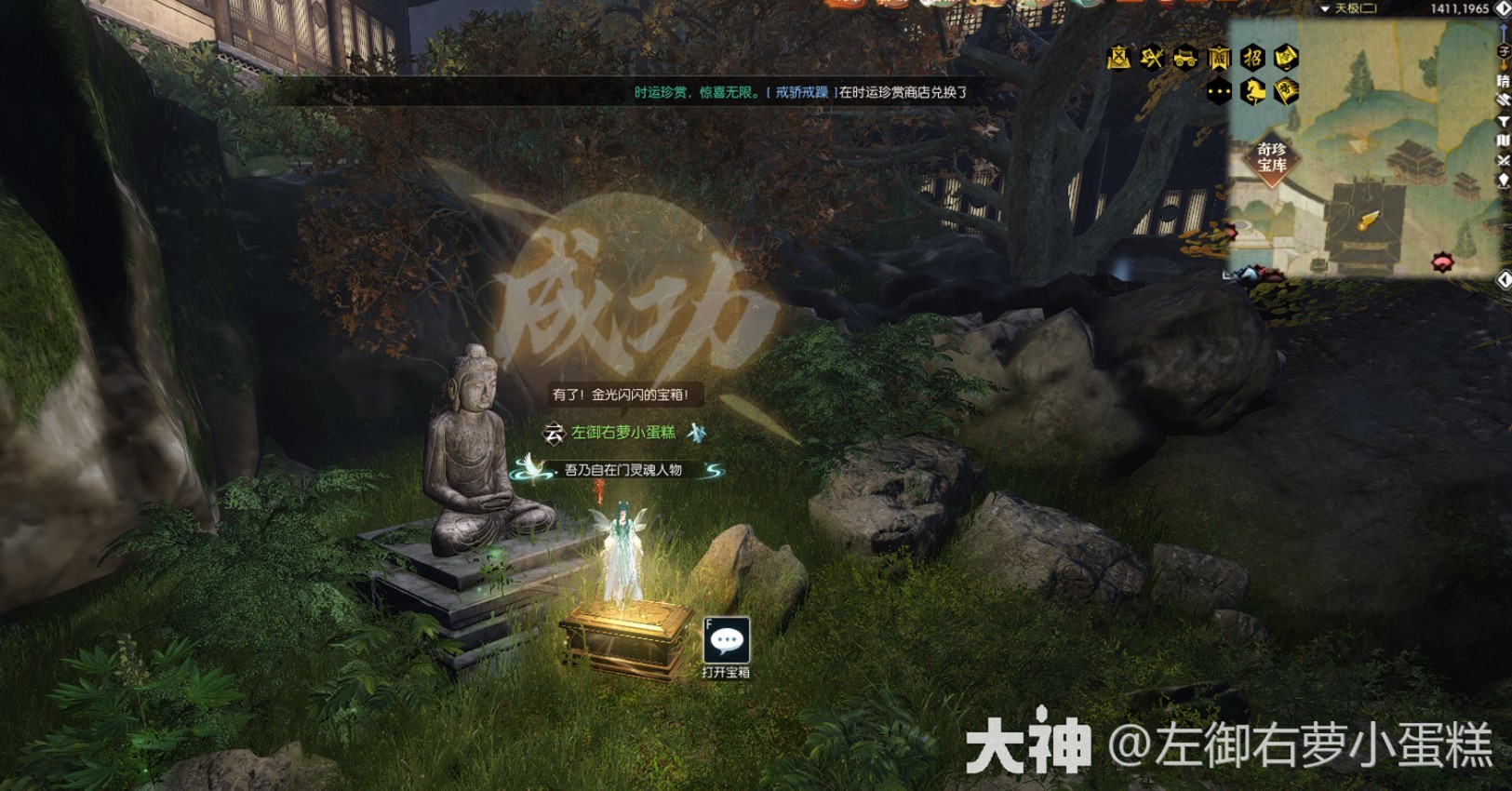
Task: Click the golden horse mount icon
Action: (1252, 91)
